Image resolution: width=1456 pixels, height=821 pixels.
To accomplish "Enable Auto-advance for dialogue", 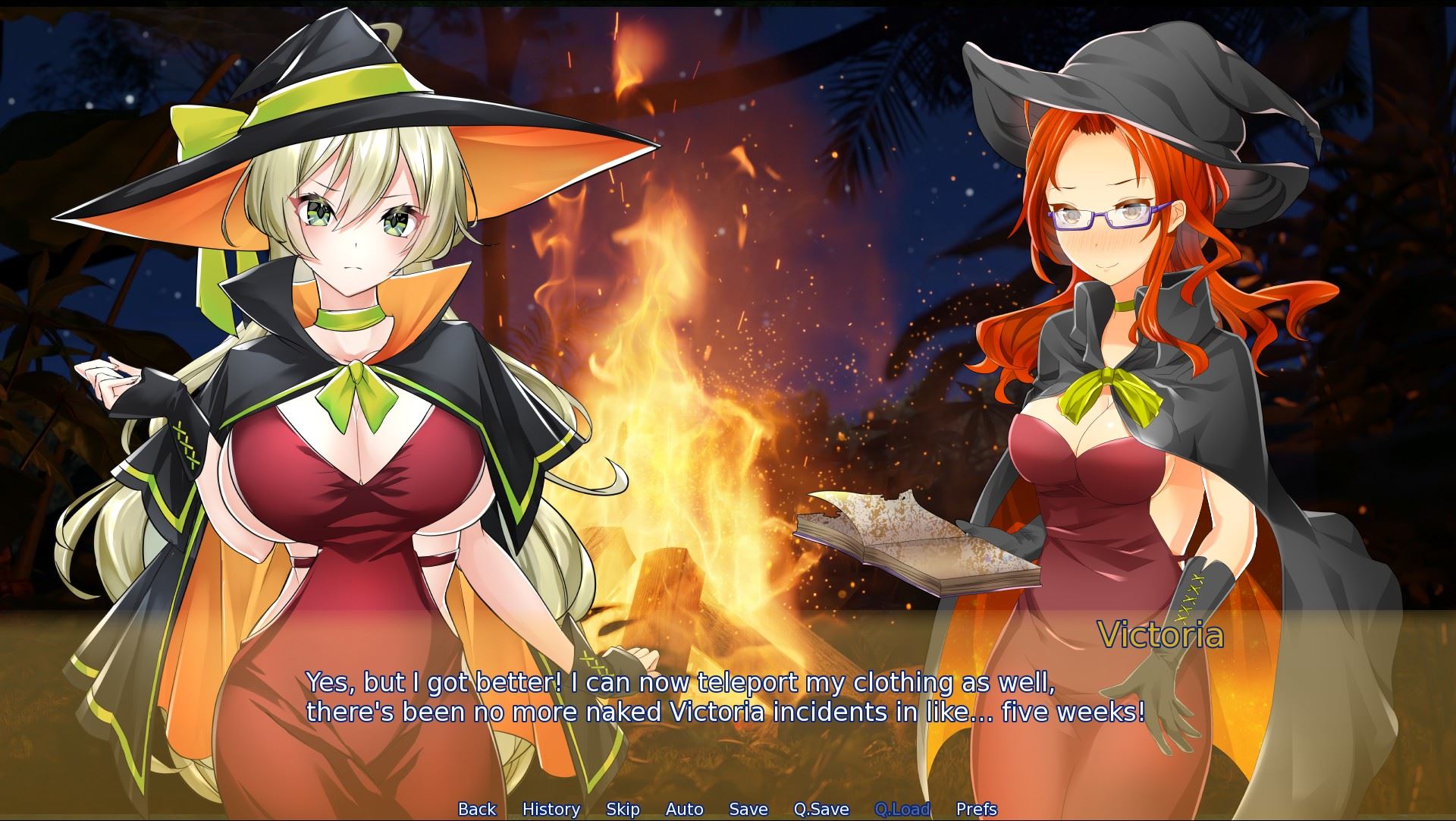I will click(685, 809).
